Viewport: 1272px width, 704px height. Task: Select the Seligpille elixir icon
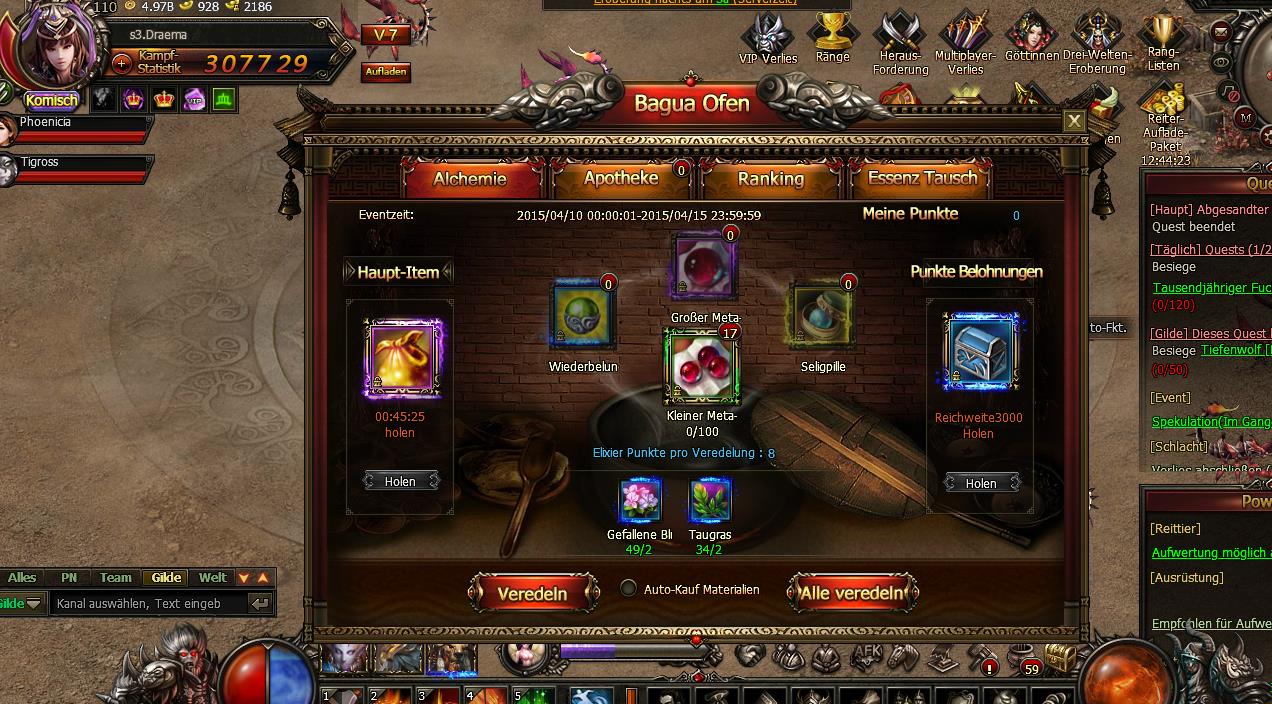pos(823,314)
